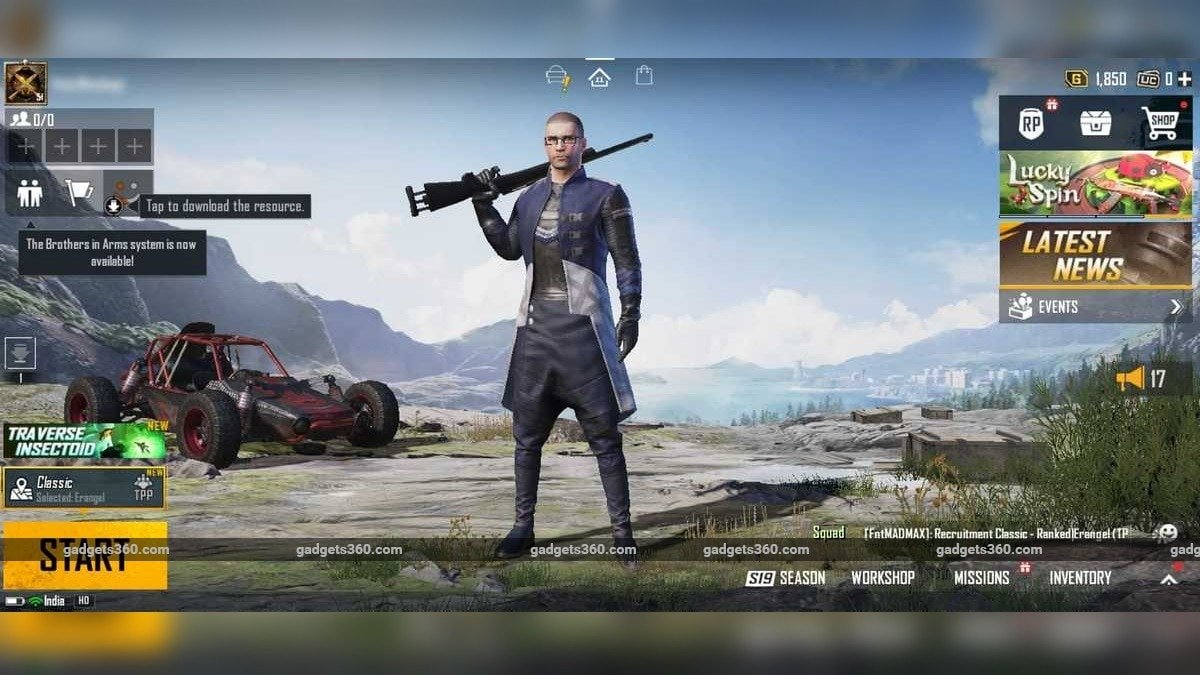Open the player profile avatar
Screen dimensions: 1200x675
26,83
